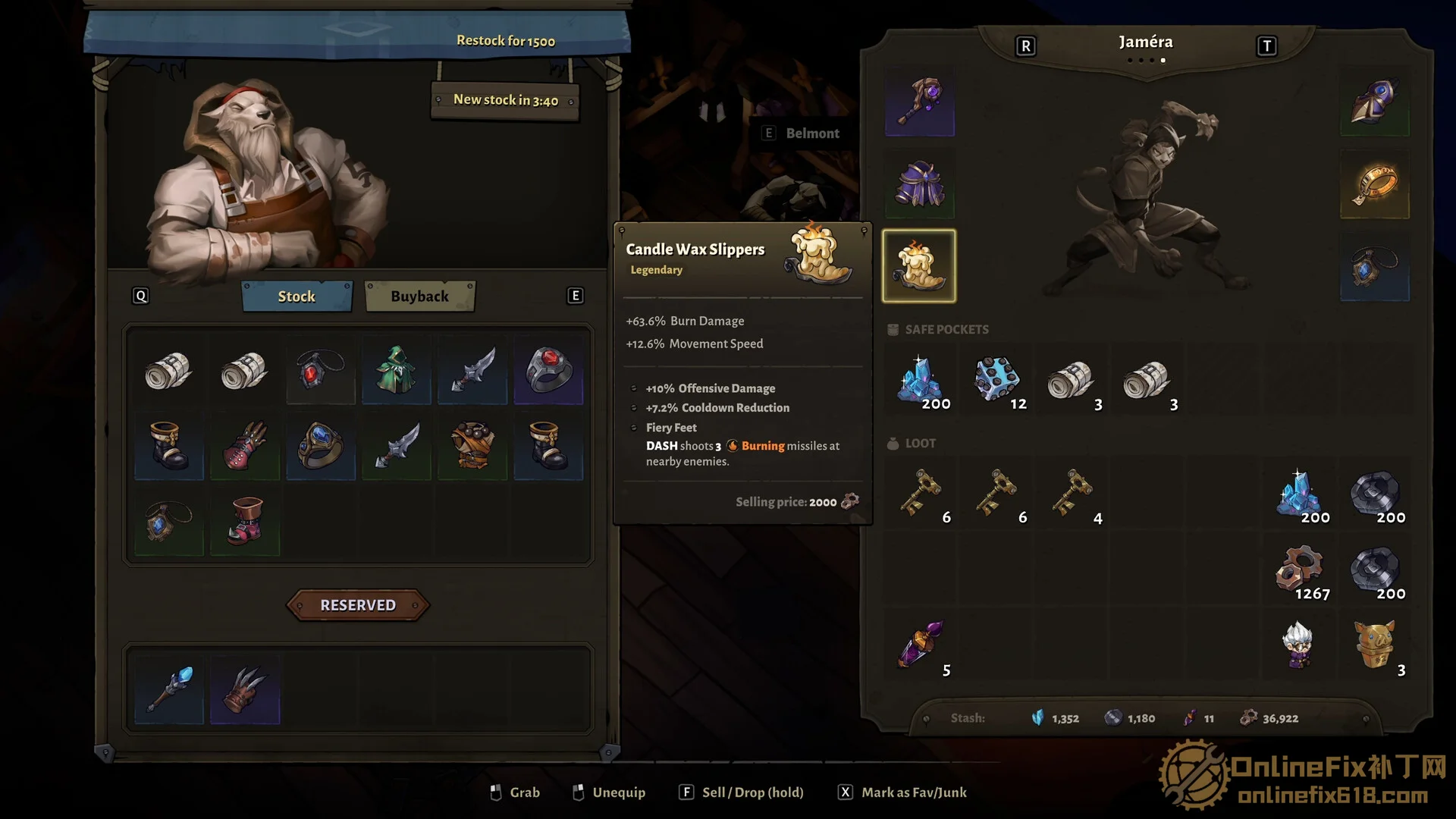Click the equipped purple staff weapon

pos(919,102)
